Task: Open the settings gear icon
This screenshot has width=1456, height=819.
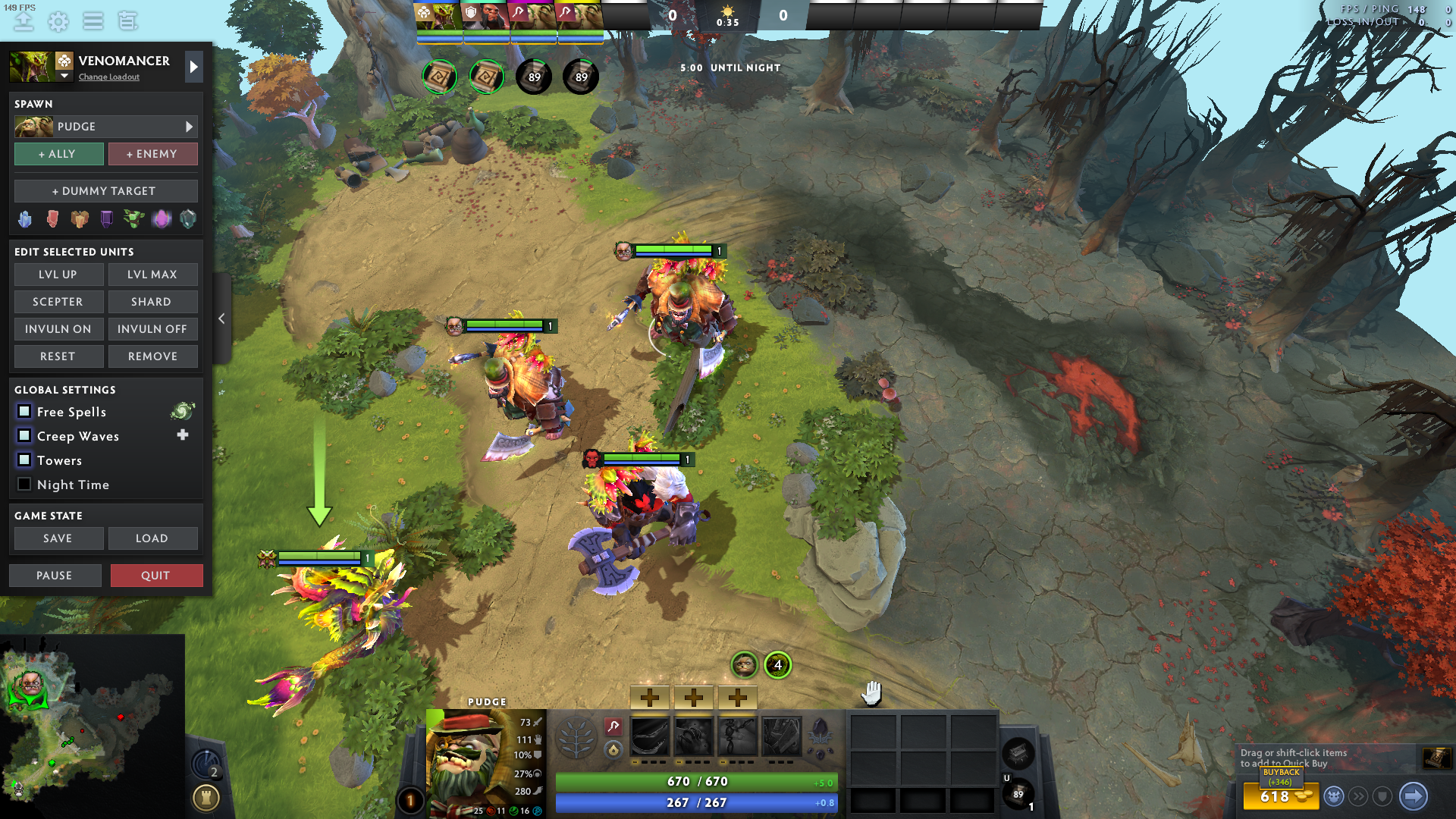Action: point(58,21)
